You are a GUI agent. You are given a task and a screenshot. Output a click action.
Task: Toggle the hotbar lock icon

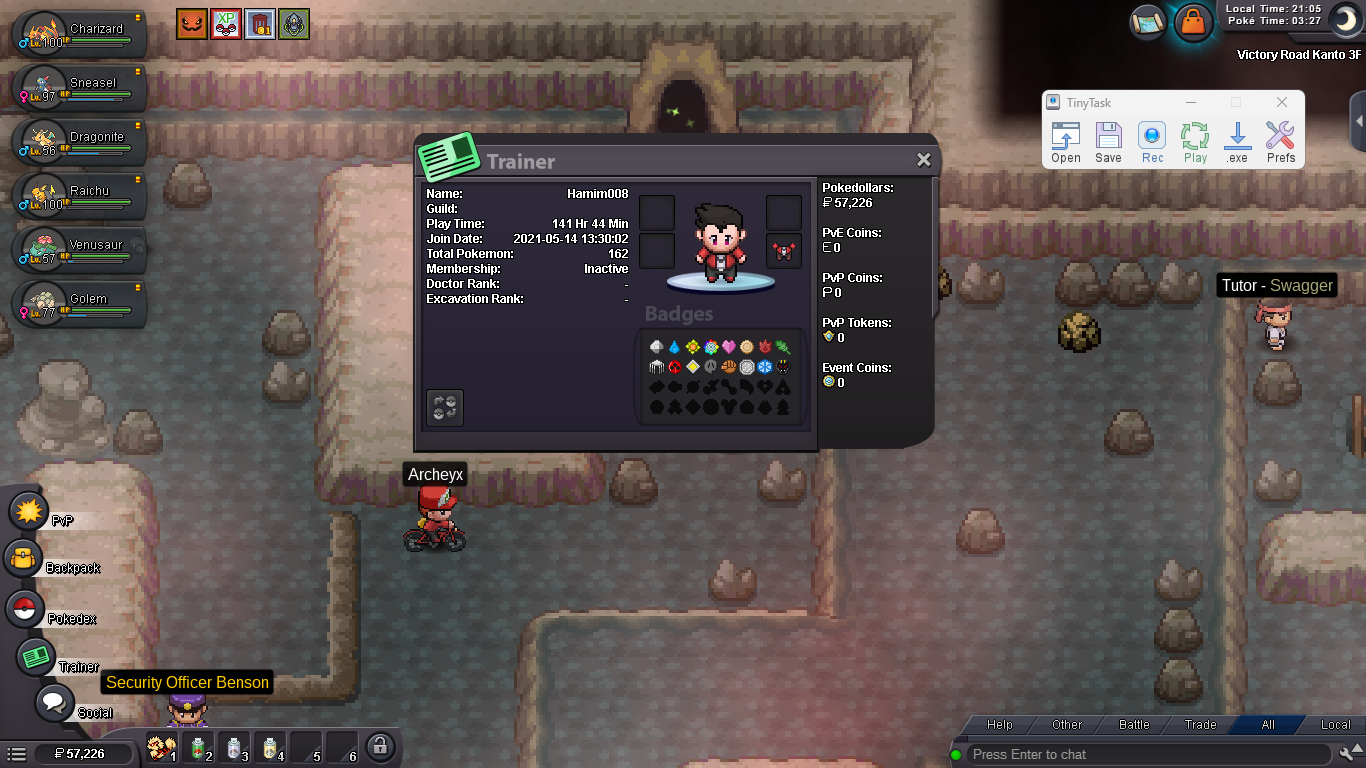click(x=379, y=746)
